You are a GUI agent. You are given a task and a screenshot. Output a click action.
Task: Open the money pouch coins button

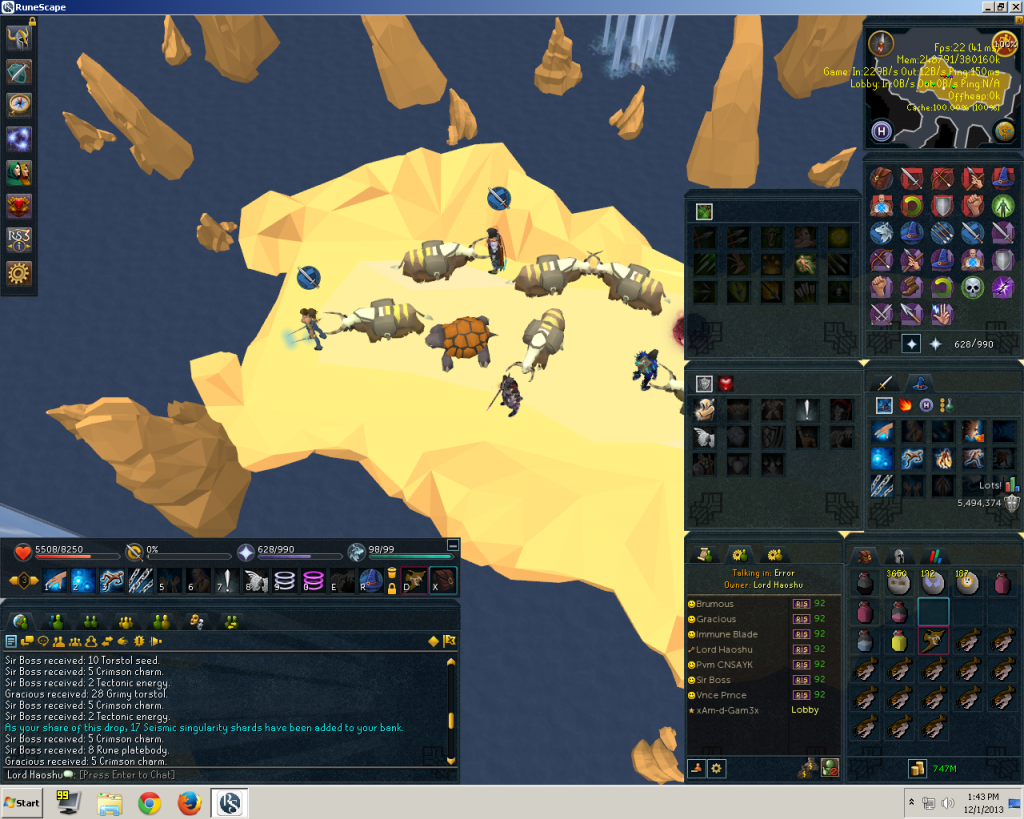coord(915,768)
